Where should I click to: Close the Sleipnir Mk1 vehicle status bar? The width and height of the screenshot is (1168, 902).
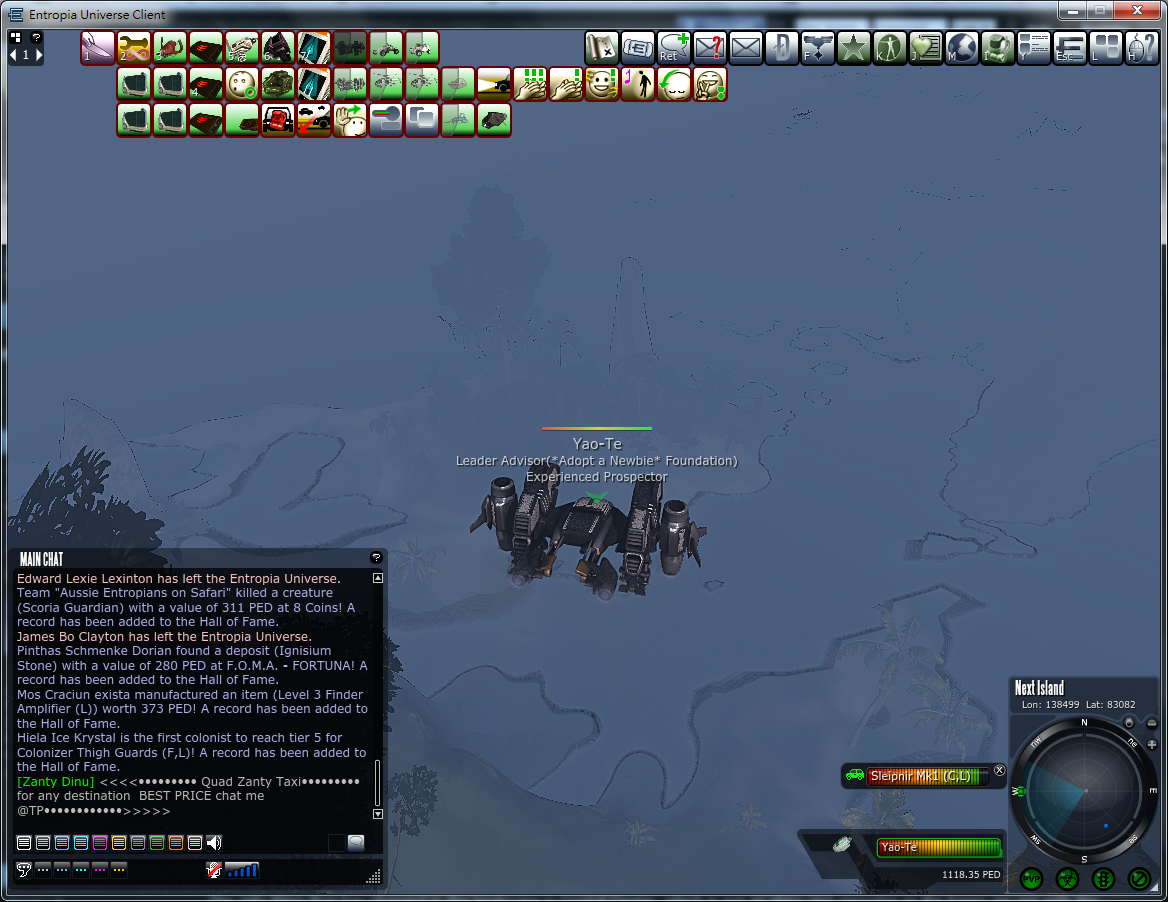(999, 770)
